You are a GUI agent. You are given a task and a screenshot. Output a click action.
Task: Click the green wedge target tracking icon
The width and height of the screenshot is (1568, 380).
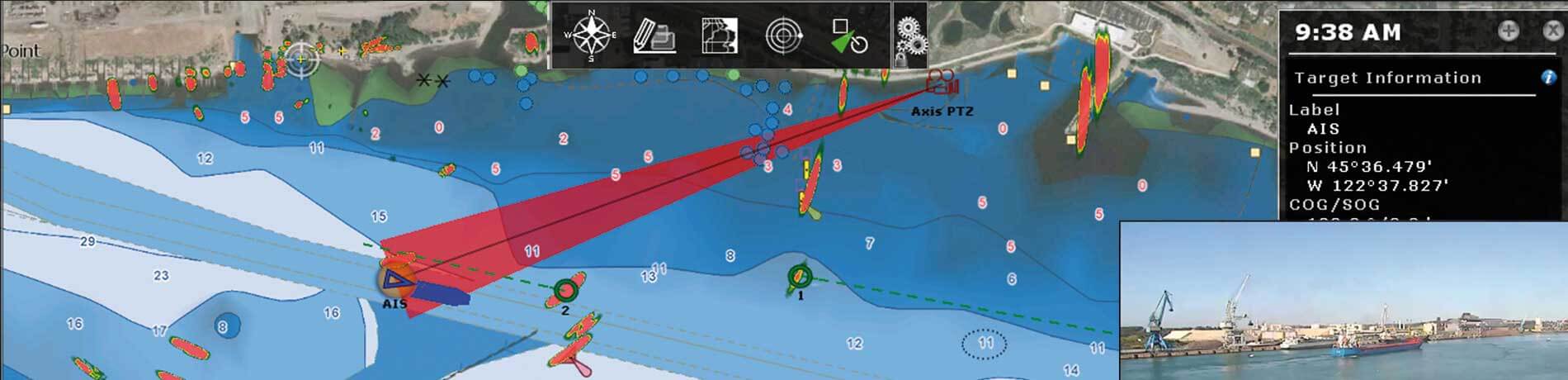click(x=849, y=36)
